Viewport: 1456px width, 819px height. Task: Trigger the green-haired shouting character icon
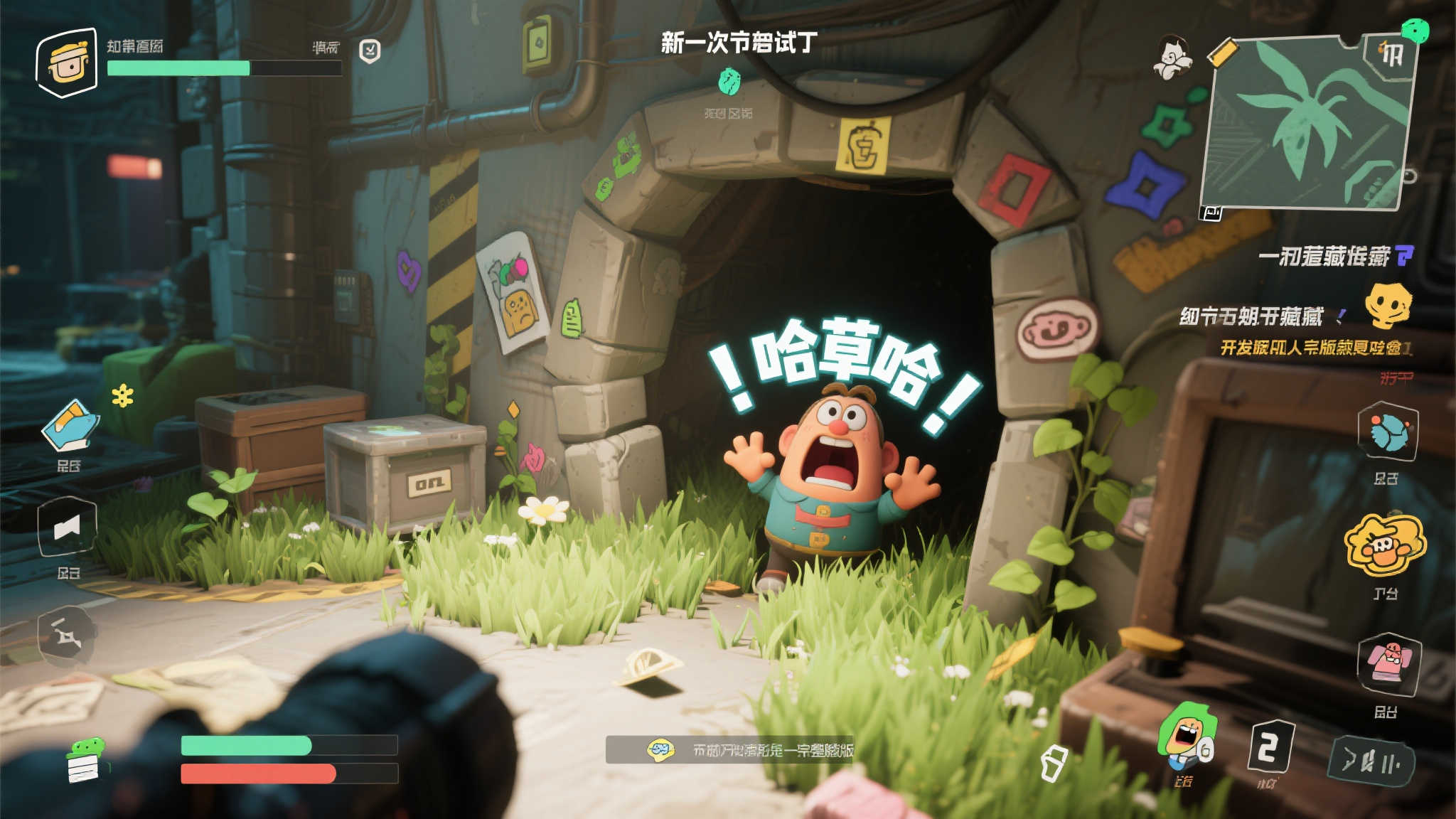coord(1186,737)
